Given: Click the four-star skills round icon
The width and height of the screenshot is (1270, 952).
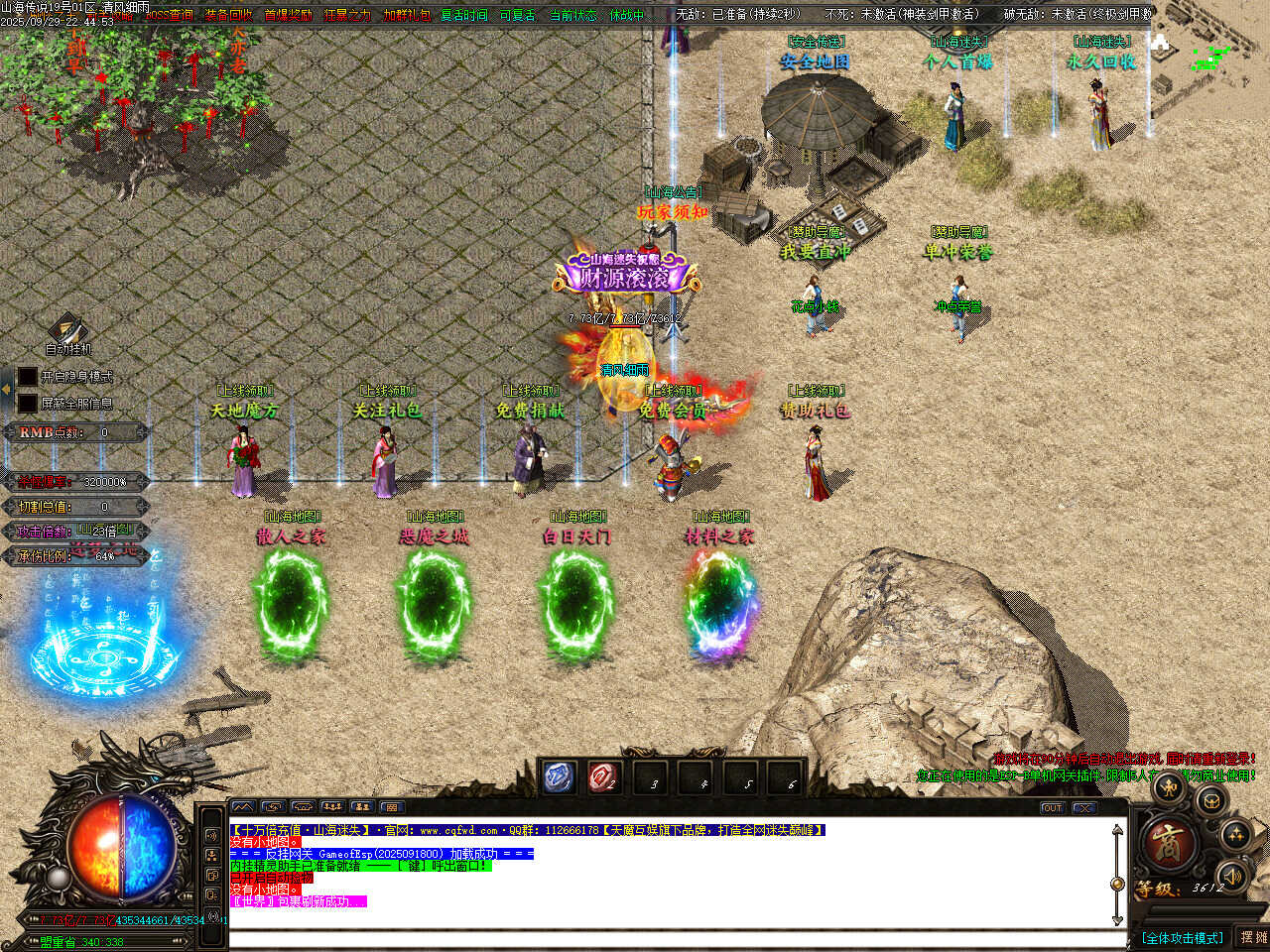Looking at the screenshot, I should tap(1236, 835).
